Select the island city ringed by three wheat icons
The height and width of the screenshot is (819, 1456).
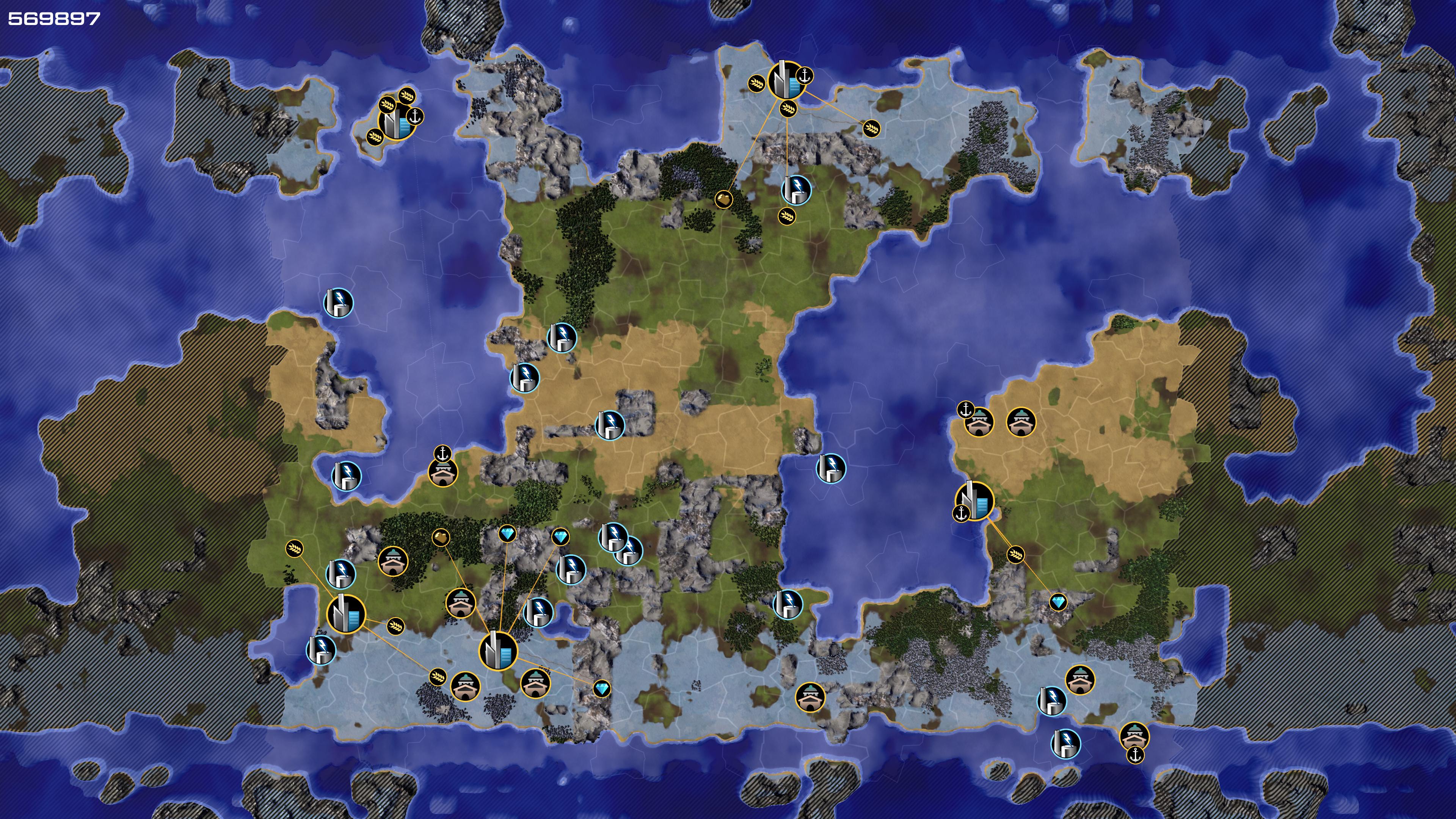pyautogui.click(x=397, y=121)
